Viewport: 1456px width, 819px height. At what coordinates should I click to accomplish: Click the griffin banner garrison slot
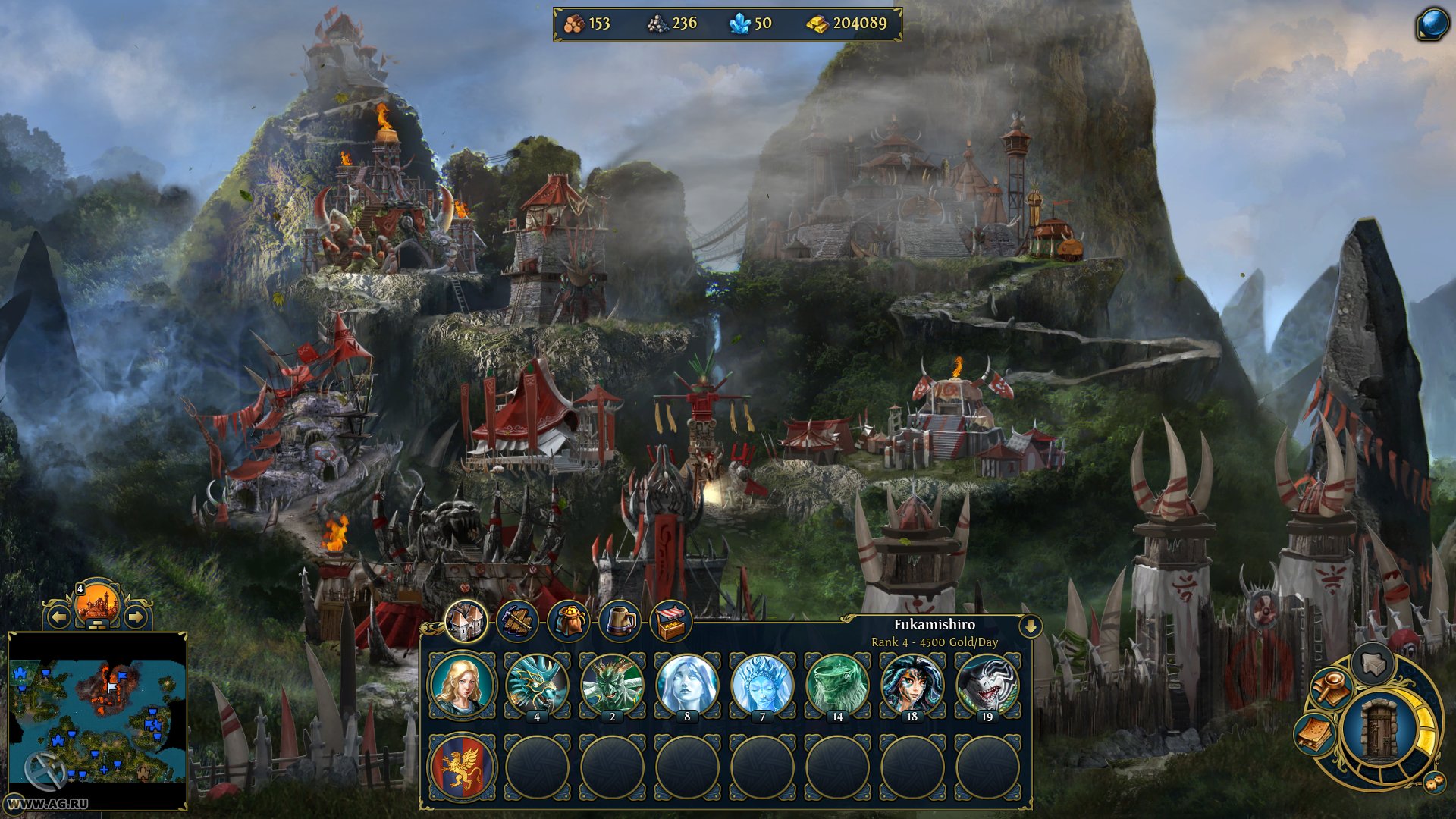click(462, 767)
